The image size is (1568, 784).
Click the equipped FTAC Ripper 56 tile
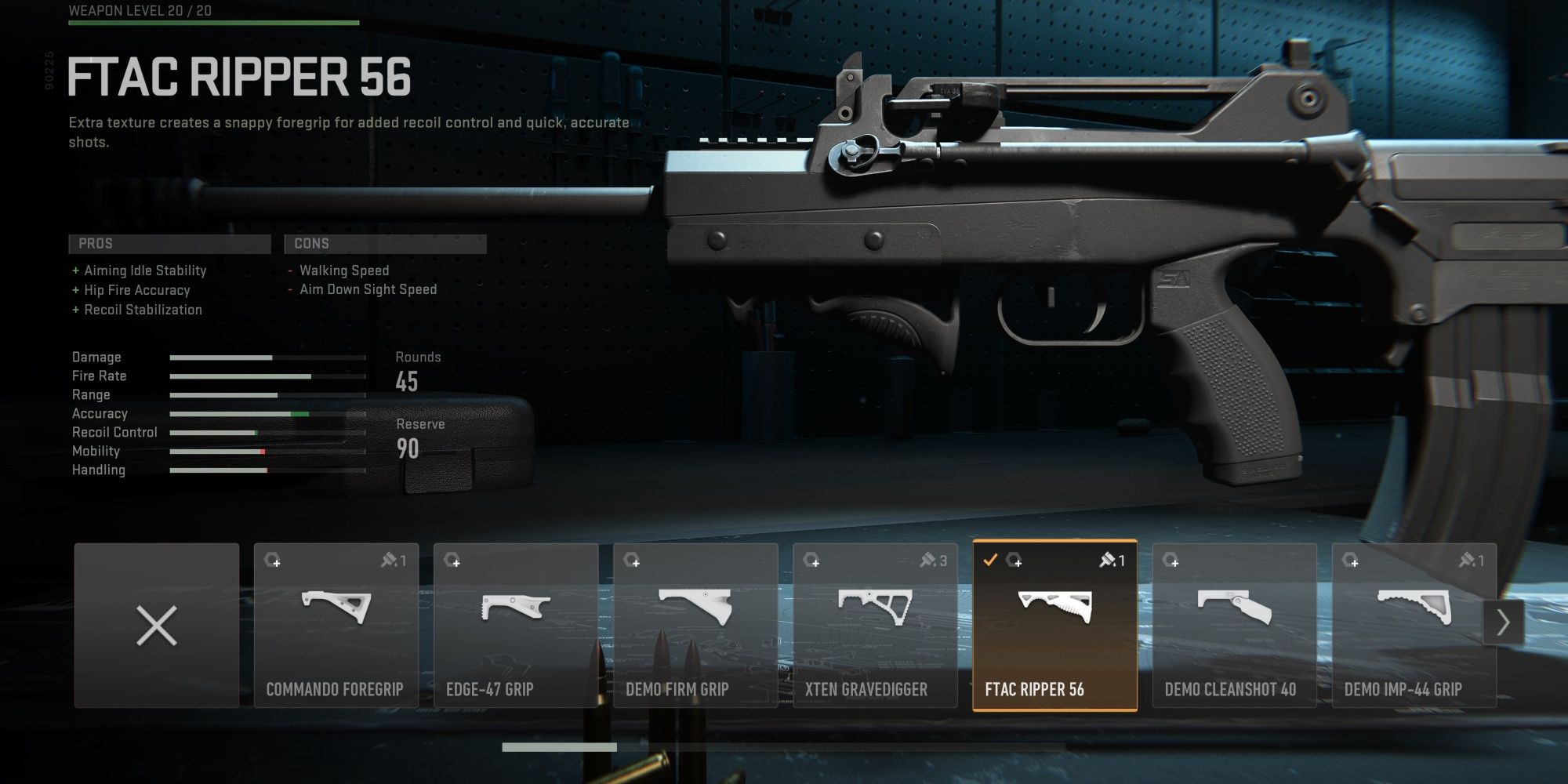click(x=1054, y=626)
